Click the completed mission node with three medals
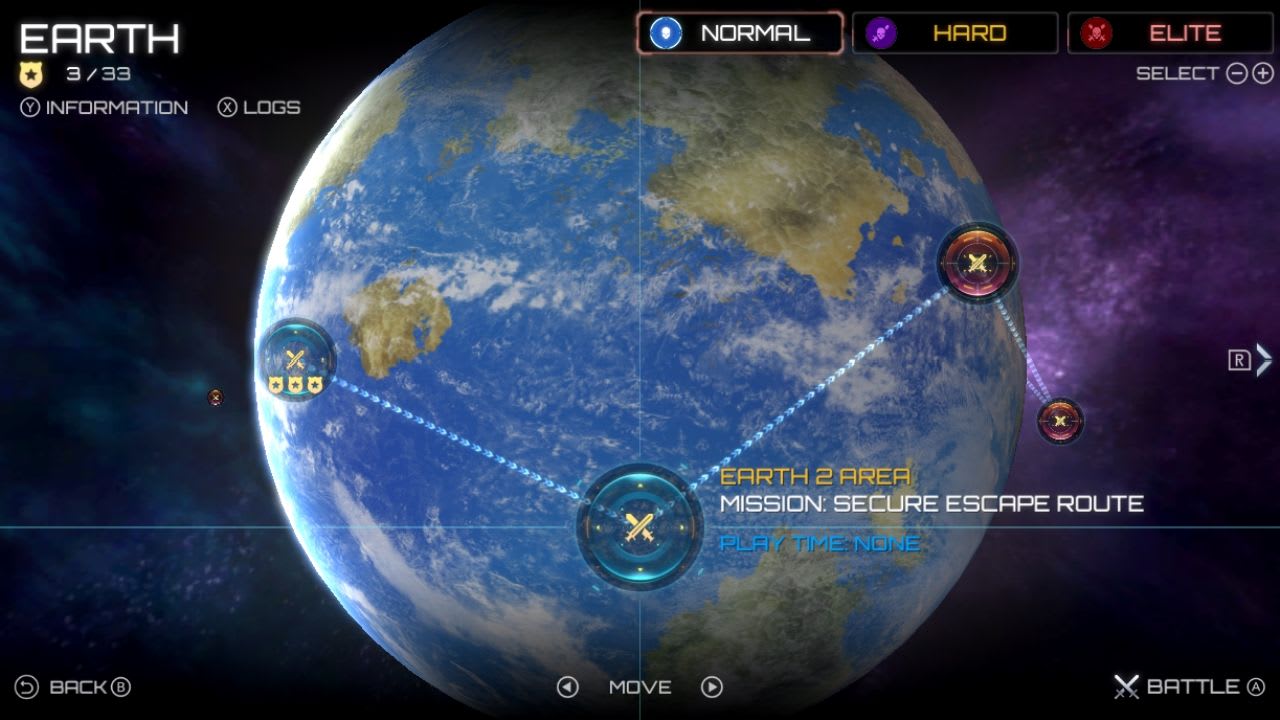Image resolution: width=1280 pixels, height=720 pixels. [296, 358]
